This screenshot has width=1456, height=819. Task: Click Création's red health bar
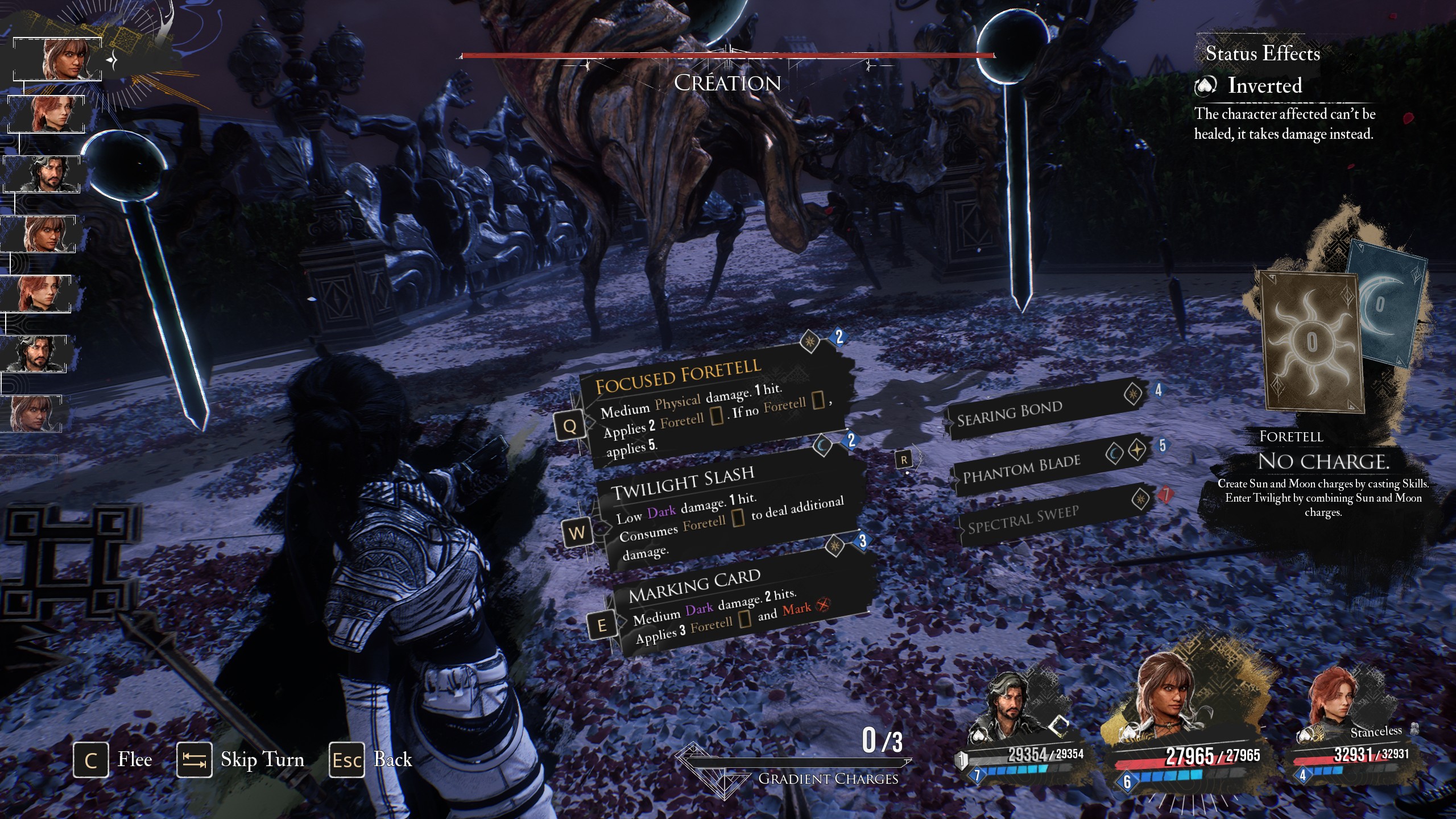coord(727,55)
